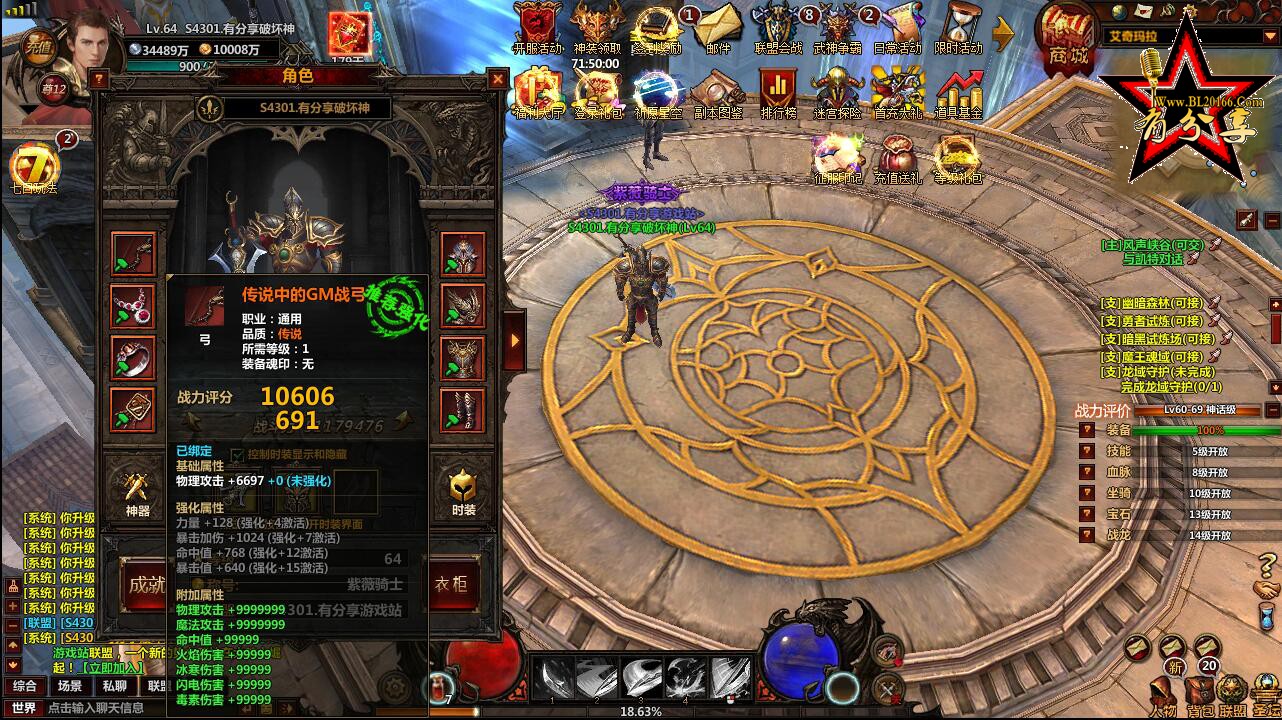Open the 联盟会战 alliance battle menu
The height and width of the screenshot is (720, 1282).
coord(777,28)
